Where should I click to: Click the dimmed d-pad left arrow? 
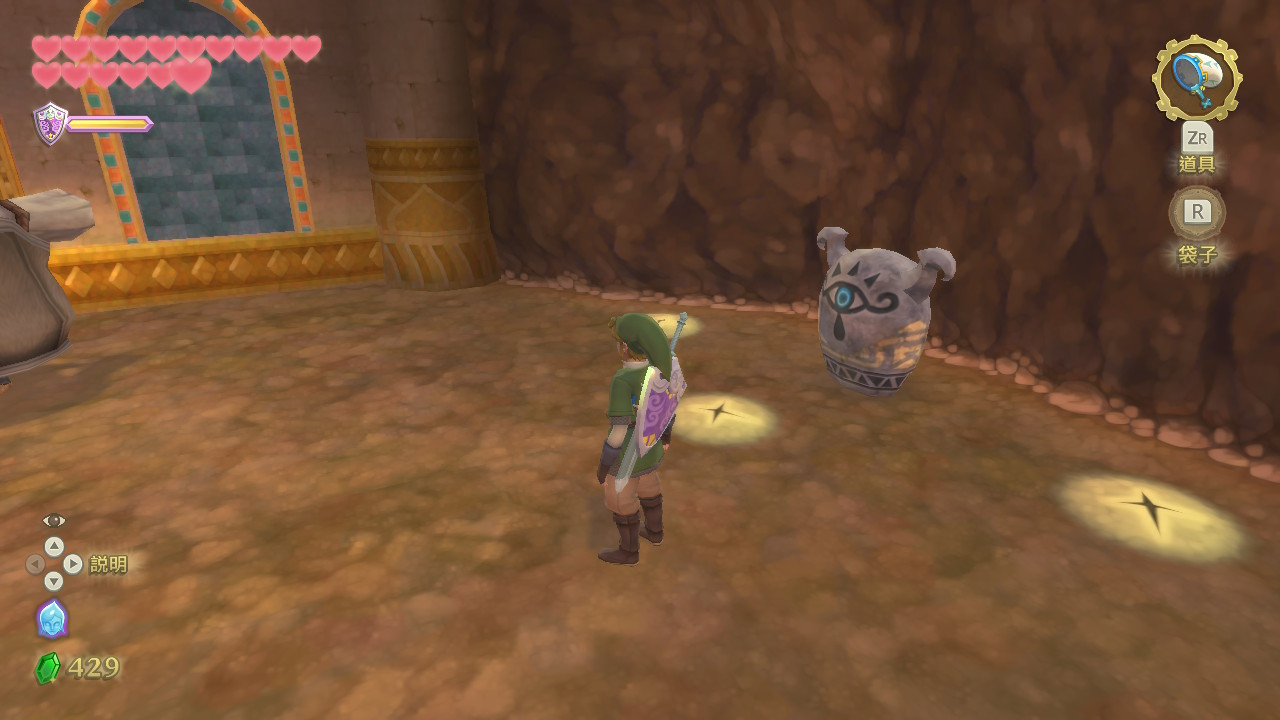point(33,563)
